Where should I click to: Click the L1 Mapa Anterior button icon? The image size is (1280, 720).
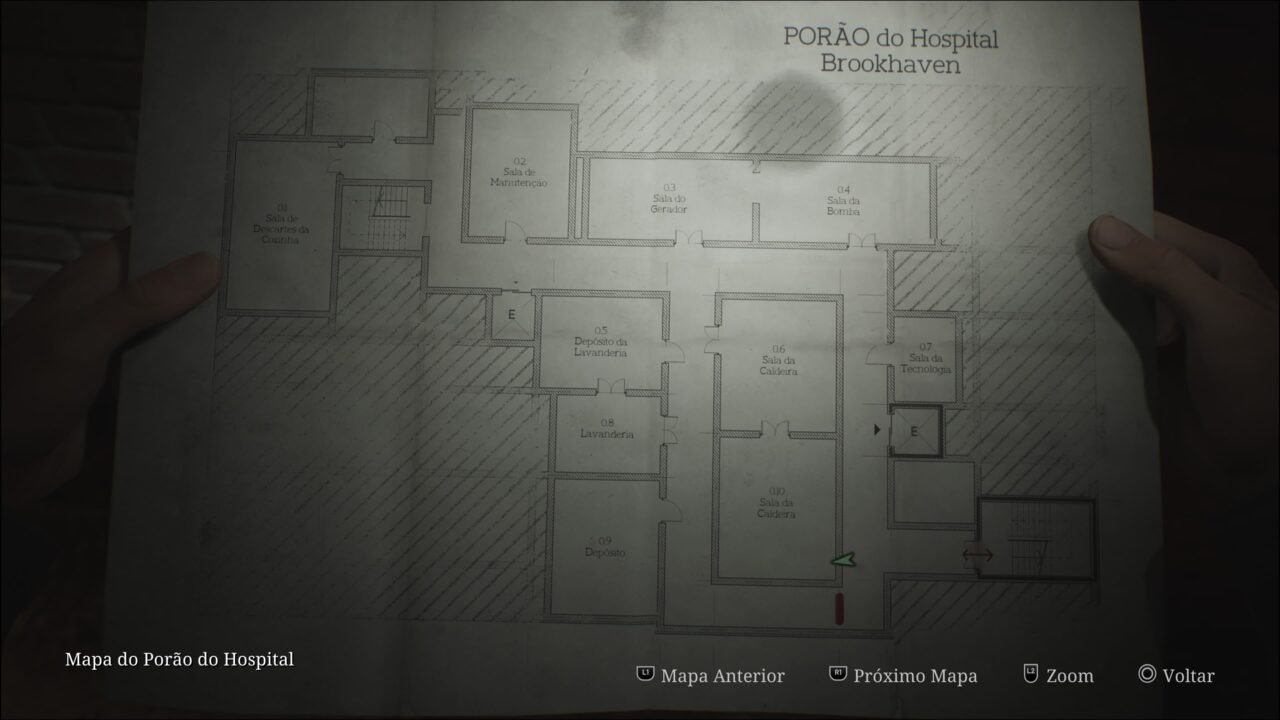pos(645,675)
